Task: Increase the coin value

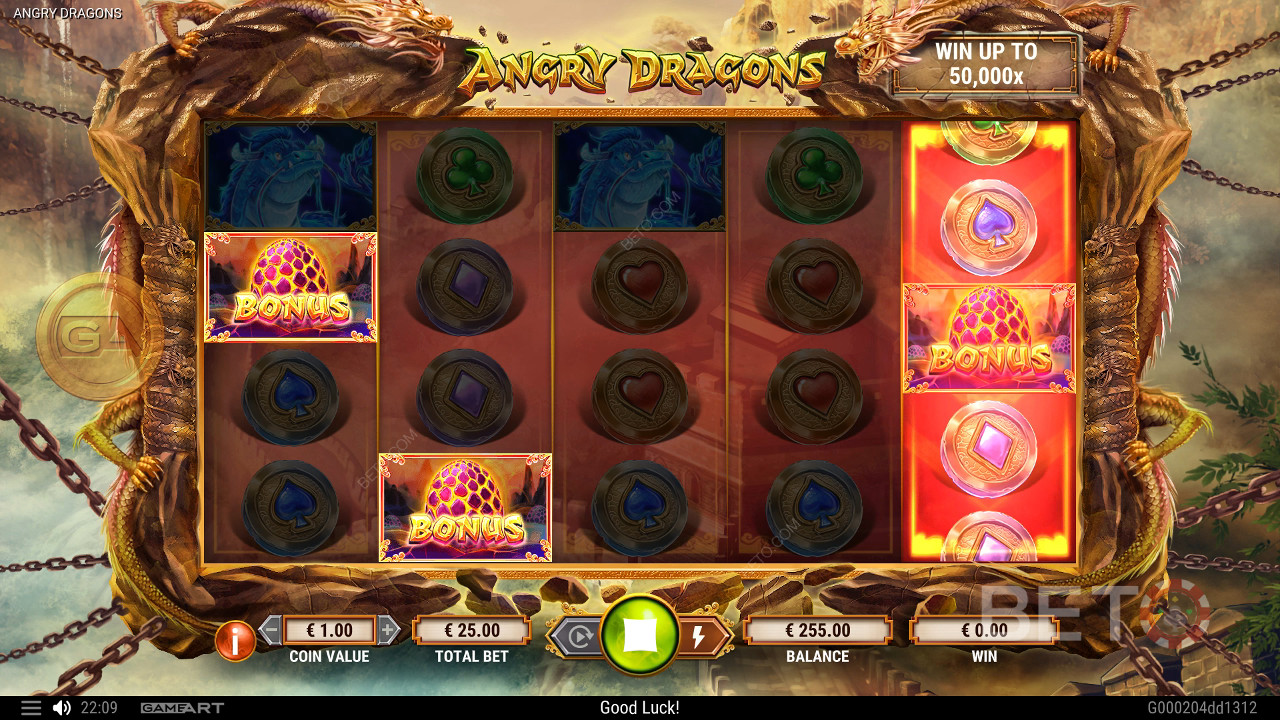Action: (389, 630)
